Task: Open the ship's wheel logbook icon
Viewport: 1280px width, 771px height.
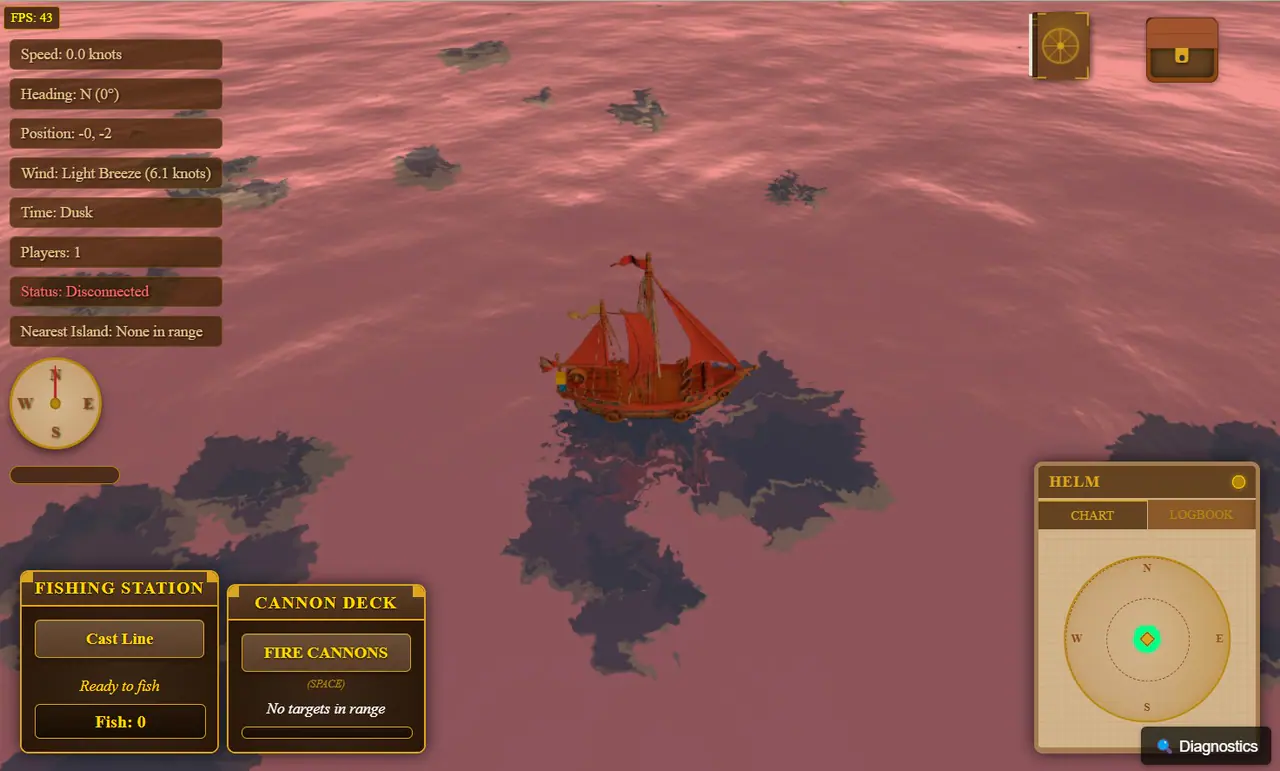Action: coord(1059,44)
